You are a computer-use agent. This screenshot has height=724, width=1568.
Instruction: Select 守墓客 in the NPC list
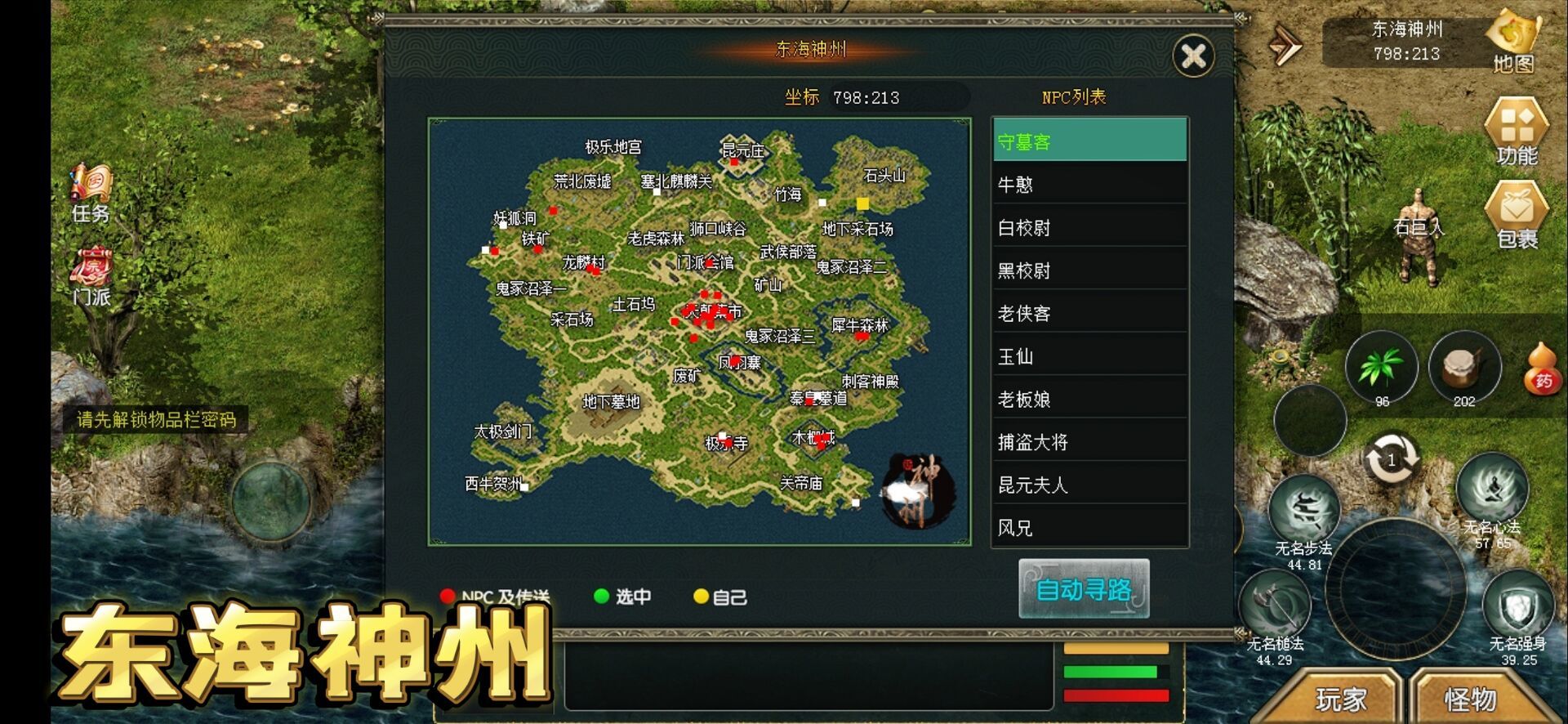pos(1089,140)
